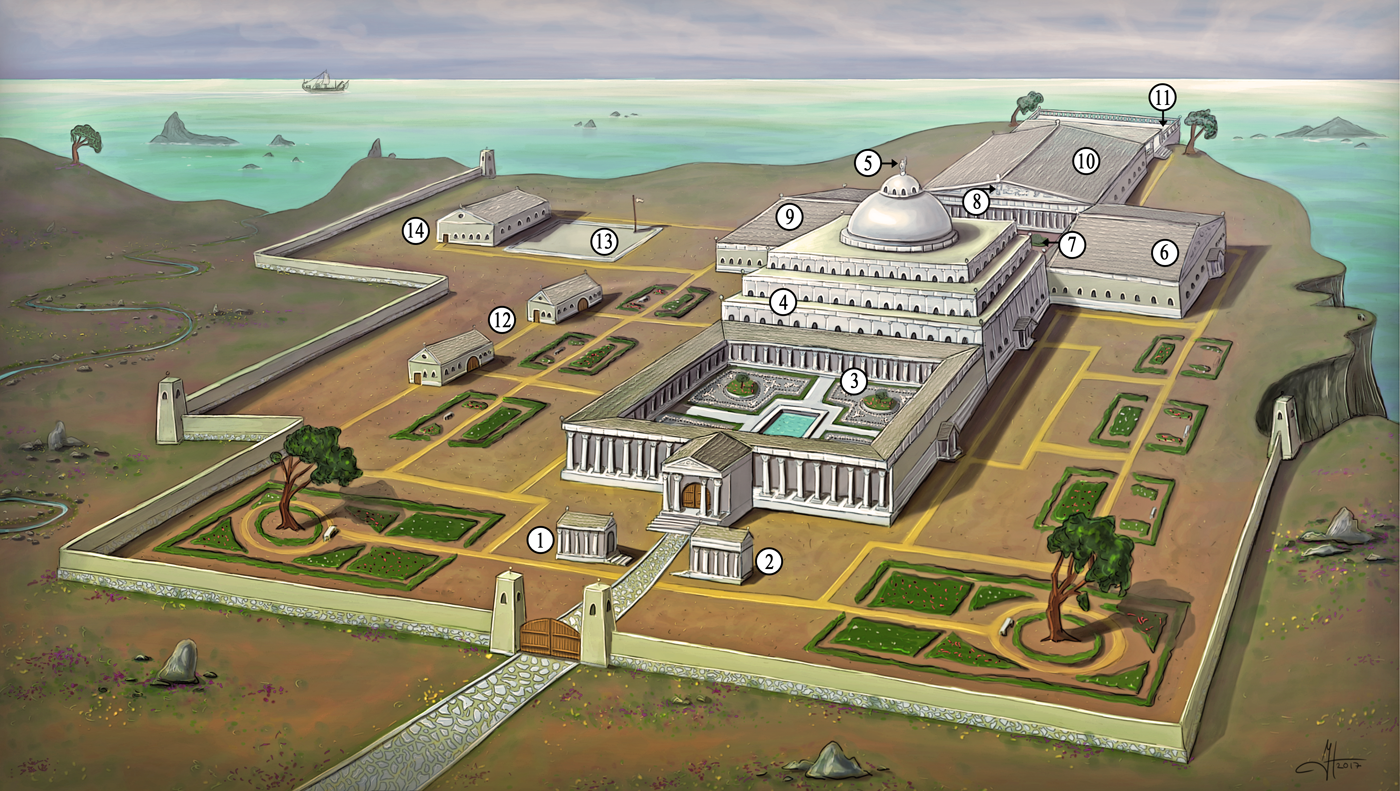Screen dimensions: 1400x791
Task: Choose map marker number 9
Action: tap(789, 215)
